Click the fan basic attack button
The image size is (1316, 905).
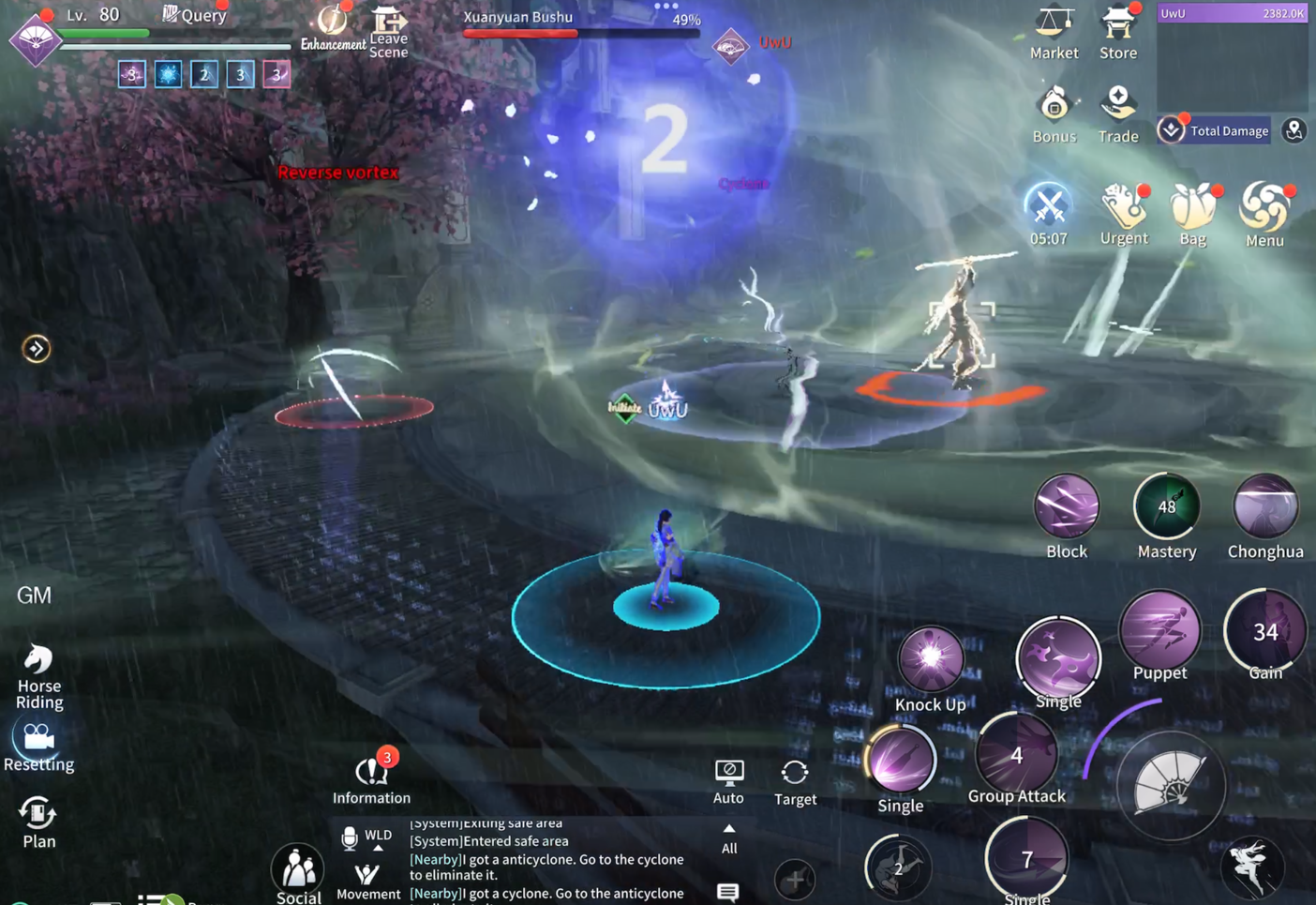1171,785
